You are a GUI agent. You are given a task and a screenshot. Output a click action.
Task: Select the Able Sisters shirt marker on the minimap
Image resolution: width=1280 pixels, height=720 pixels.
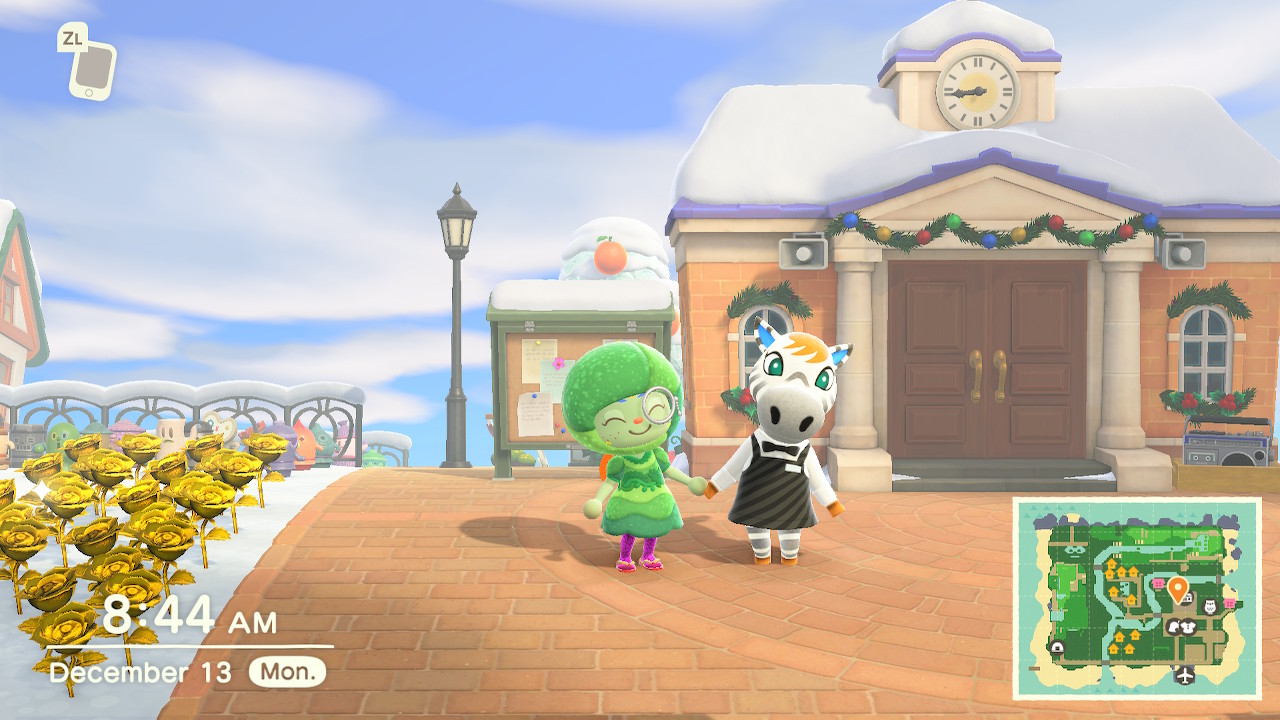click(x=1190, y=627)
